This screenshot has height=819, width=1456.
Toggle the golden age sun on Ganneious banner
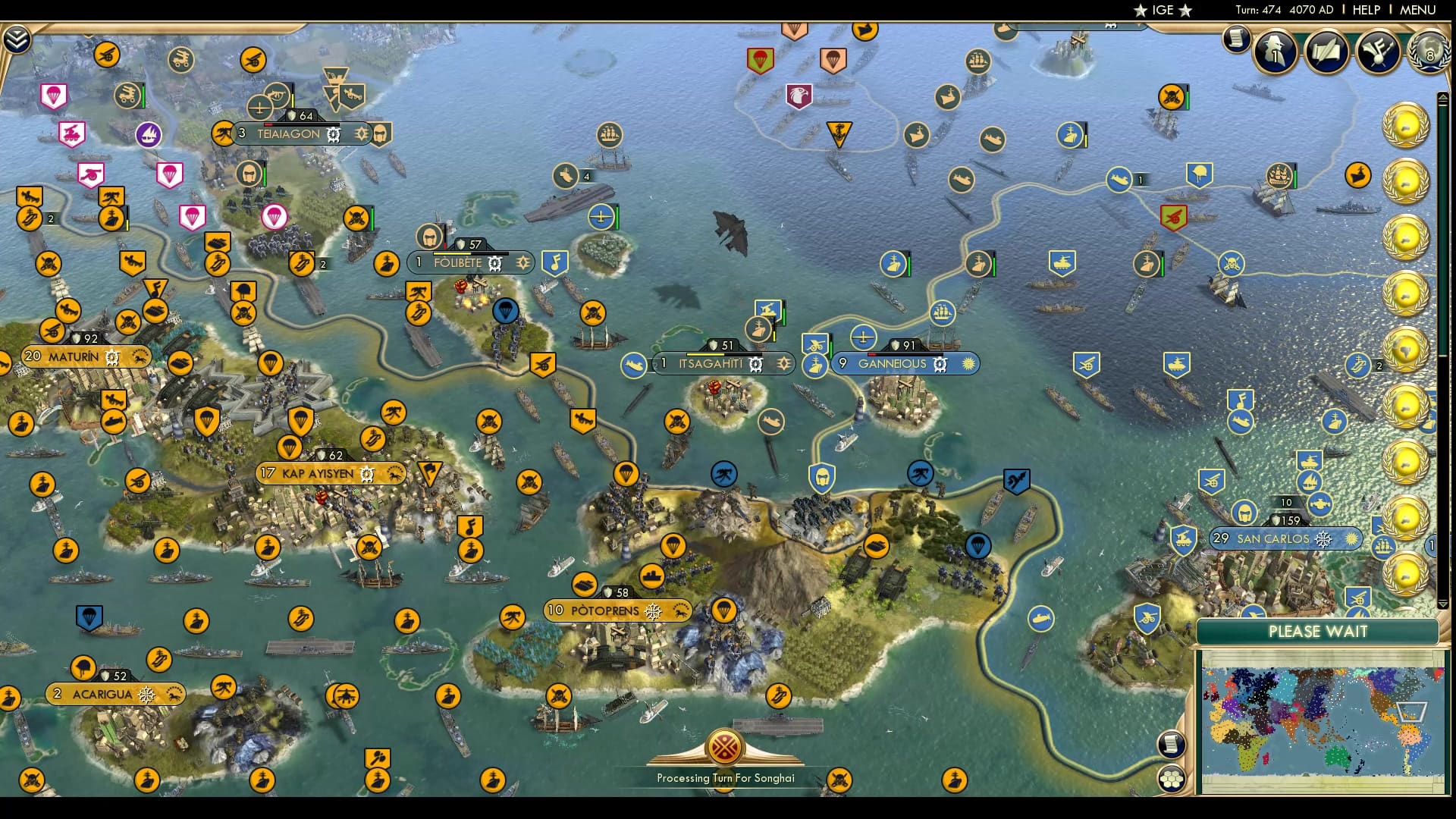pyautogui.click(x=968, y=364)
